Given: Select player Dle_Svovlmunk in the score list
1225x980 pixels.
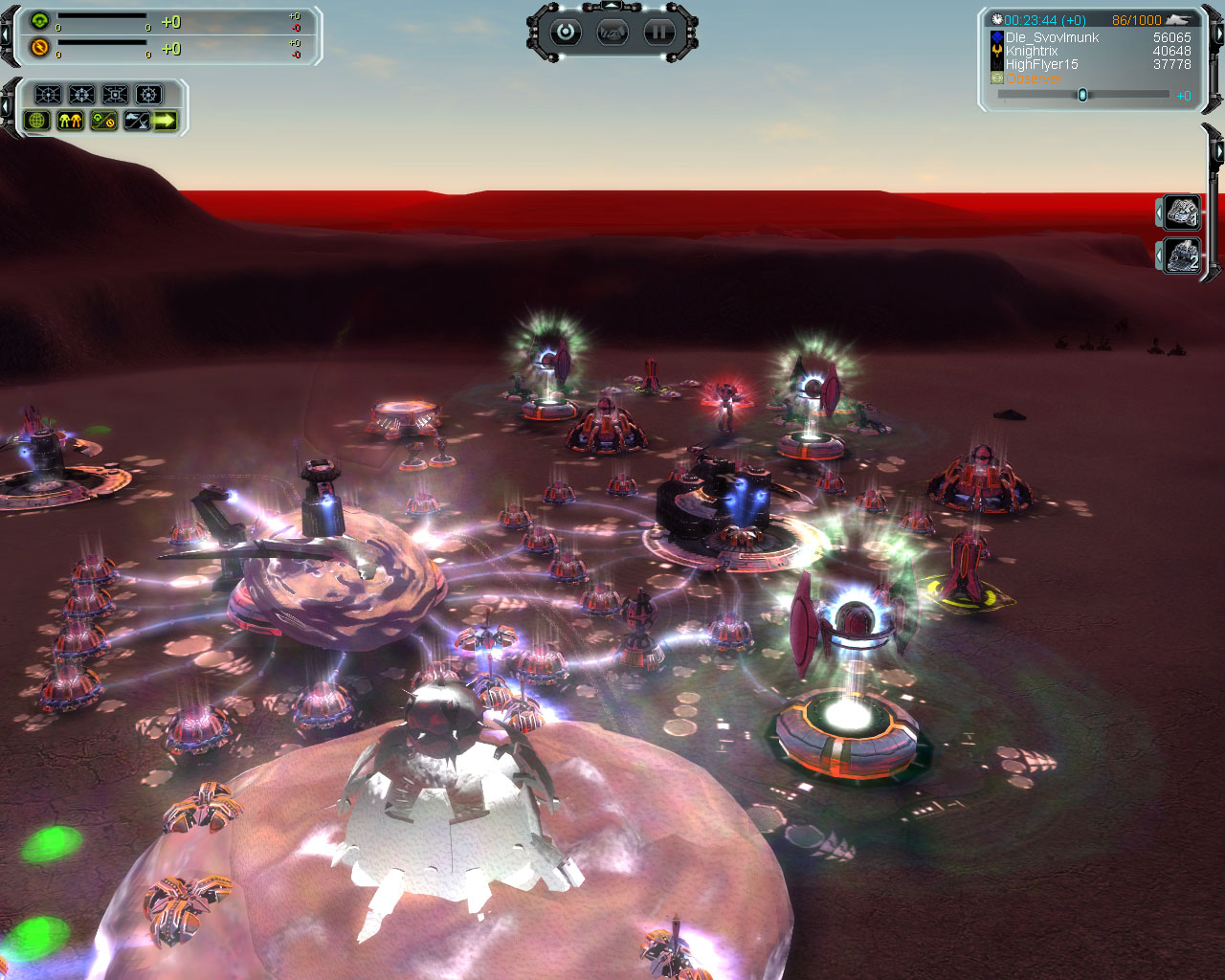Looking at the screenshot, I should [x=1052, y=37].
